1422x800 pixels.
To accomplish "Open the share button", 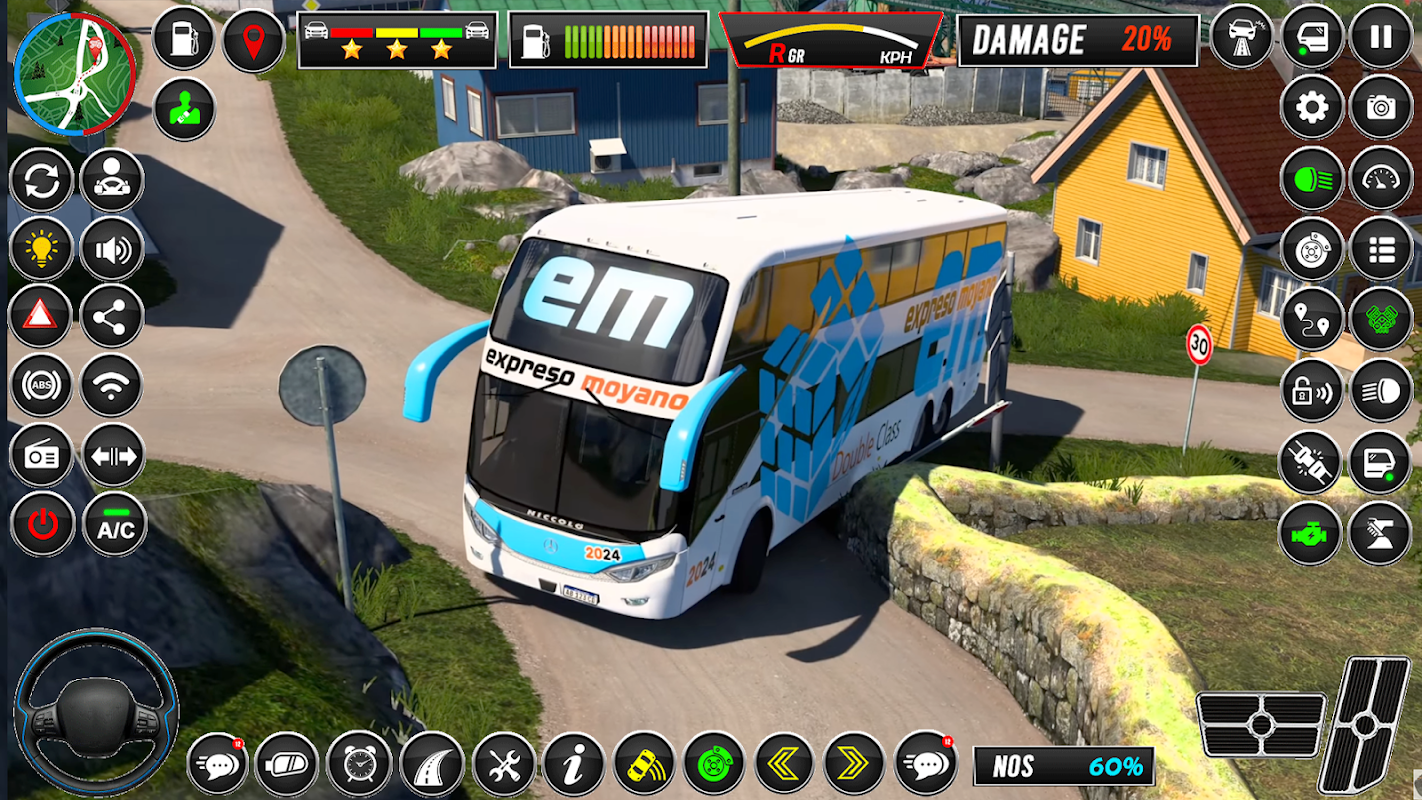I will [112, 316].
